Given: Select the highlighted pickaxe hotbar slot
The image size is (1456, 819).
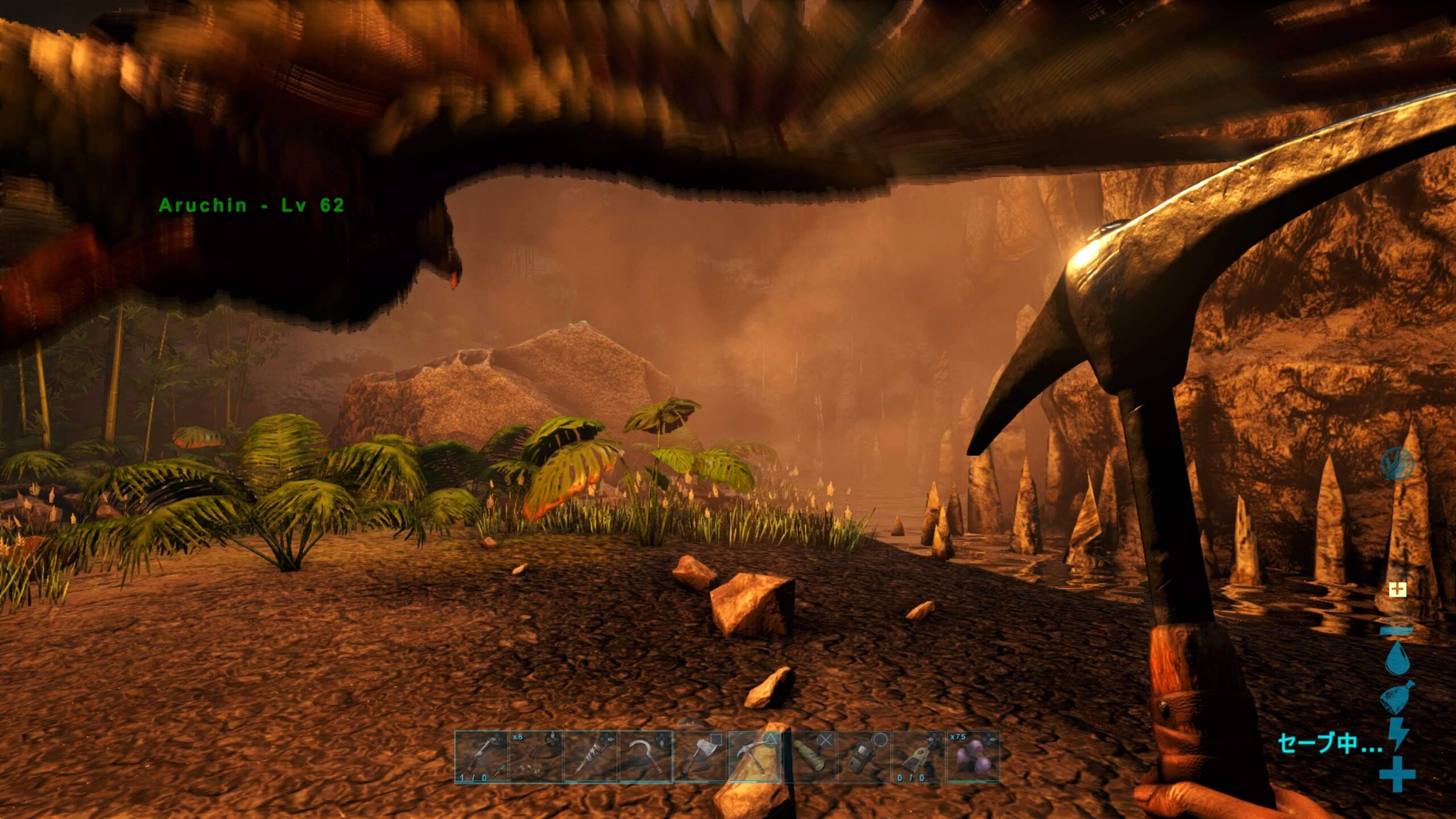Looking at the screenshot, I should (x=755, y=757).
